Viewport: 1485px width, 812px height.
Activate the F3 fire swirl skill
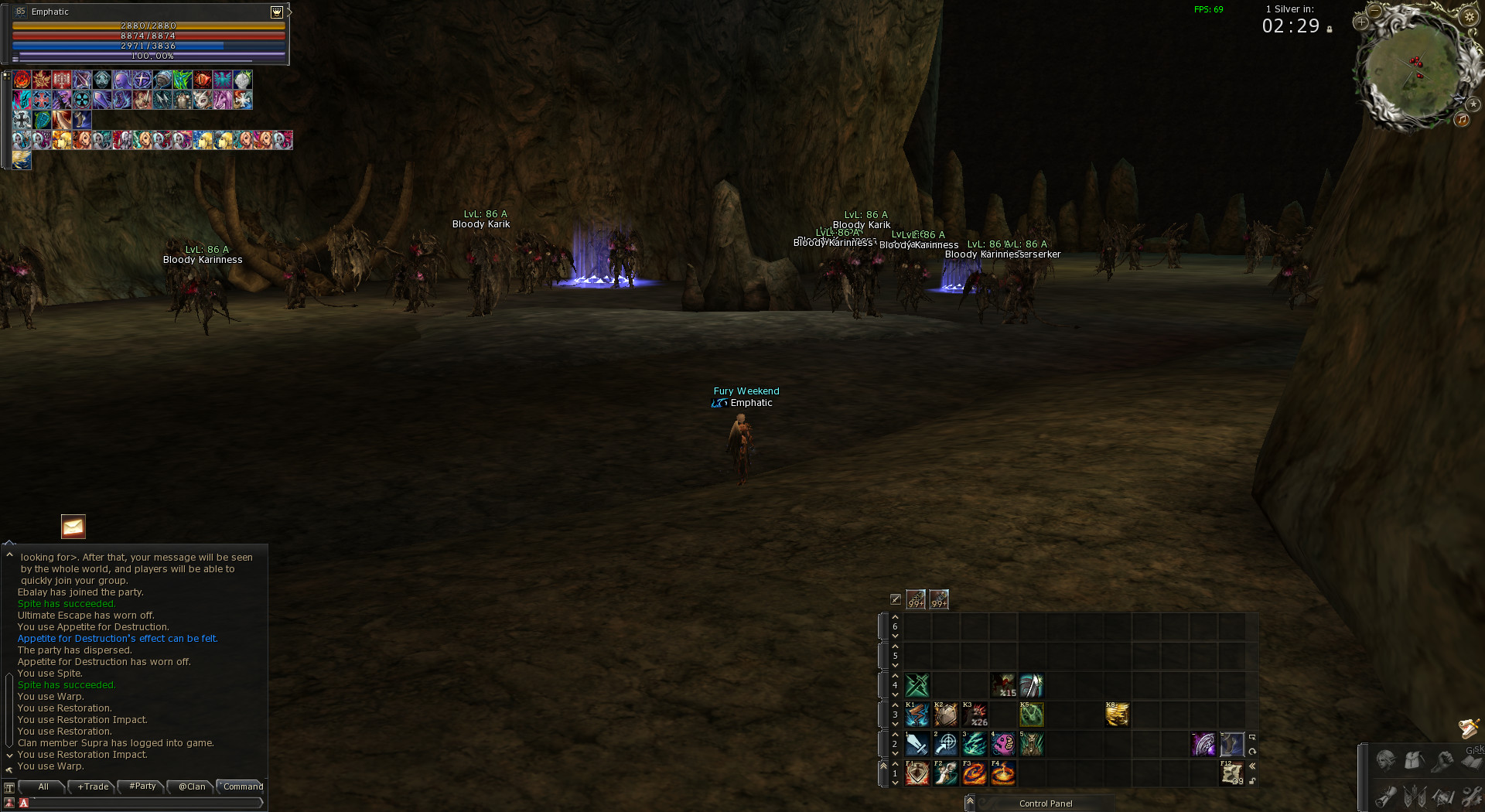974,773
